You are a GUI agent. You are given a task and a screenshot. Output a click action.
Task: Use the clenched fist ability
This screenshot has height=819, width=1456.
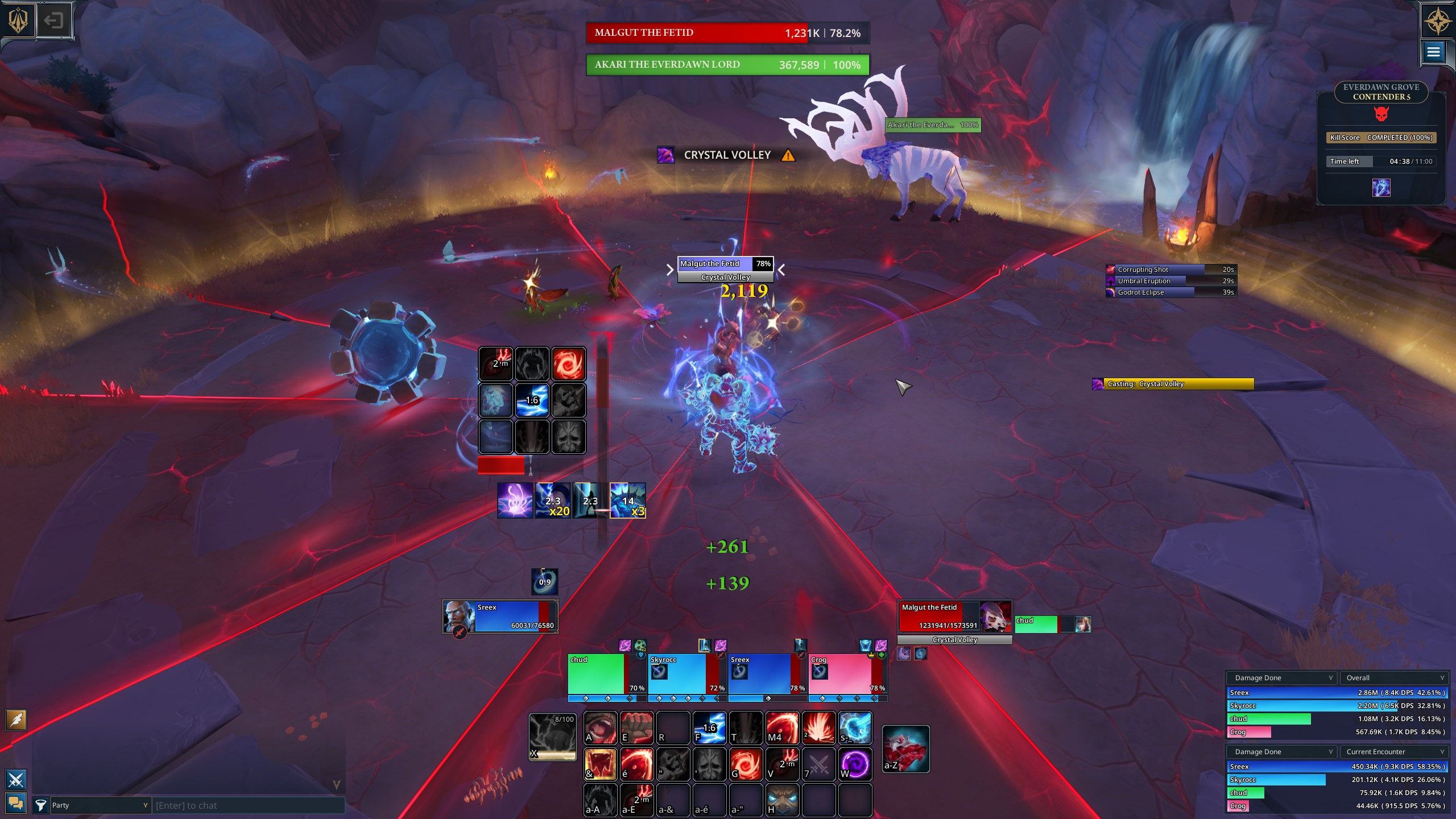pos(636,728)
